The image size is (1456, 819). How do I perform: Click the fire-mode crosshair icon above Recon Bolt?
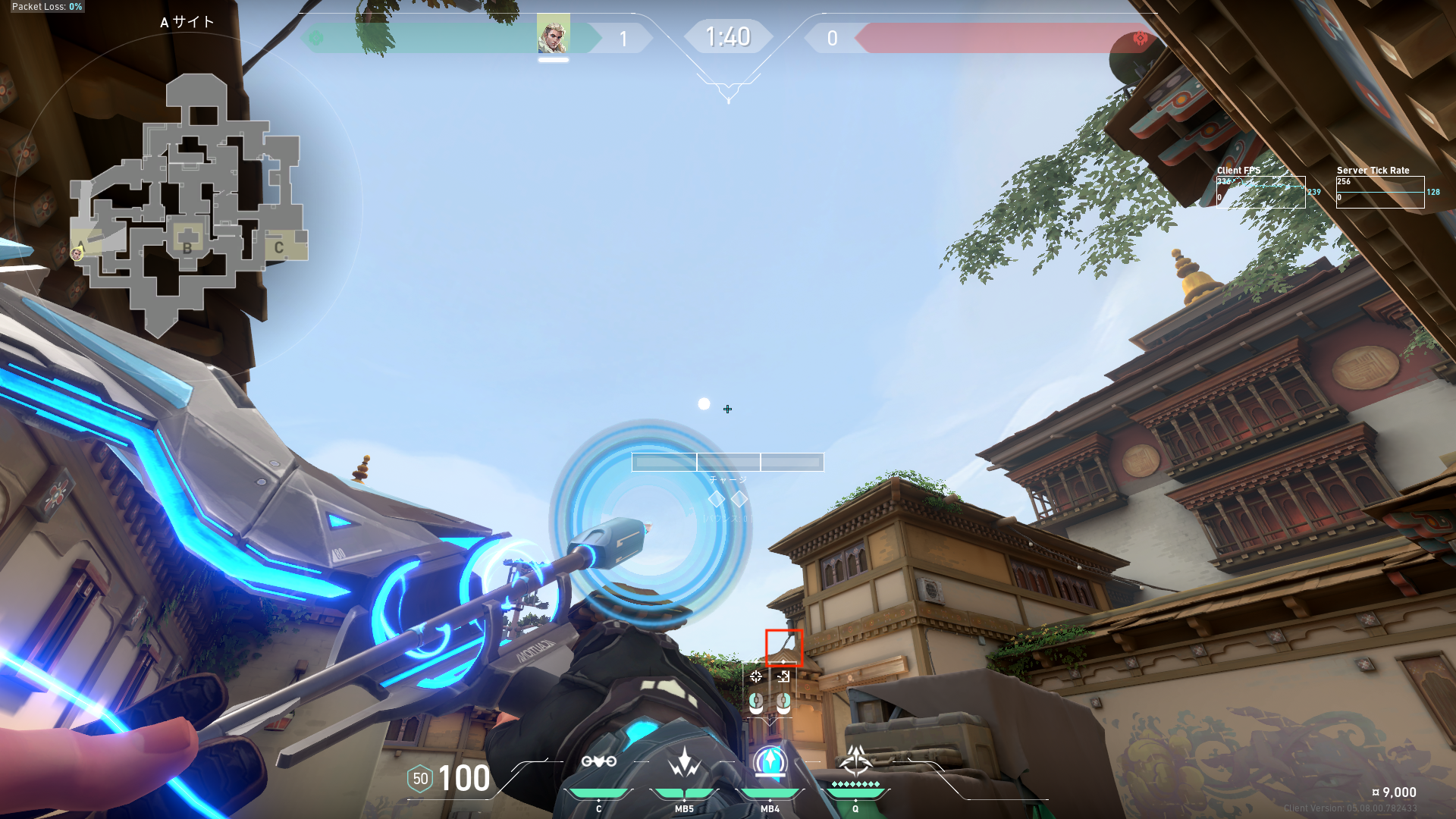point(756,676)
